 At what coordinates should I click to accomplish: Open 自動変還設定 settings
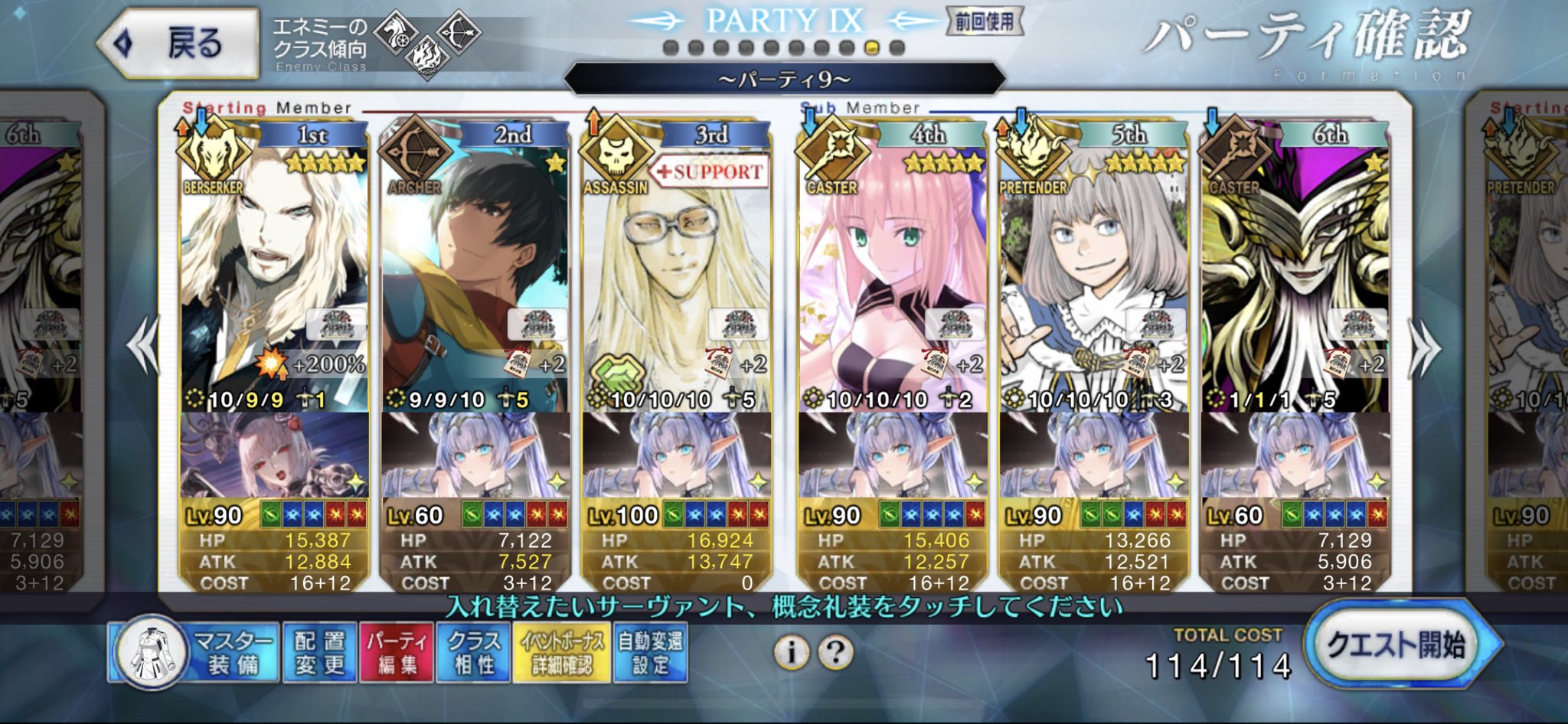click(650, 653)
